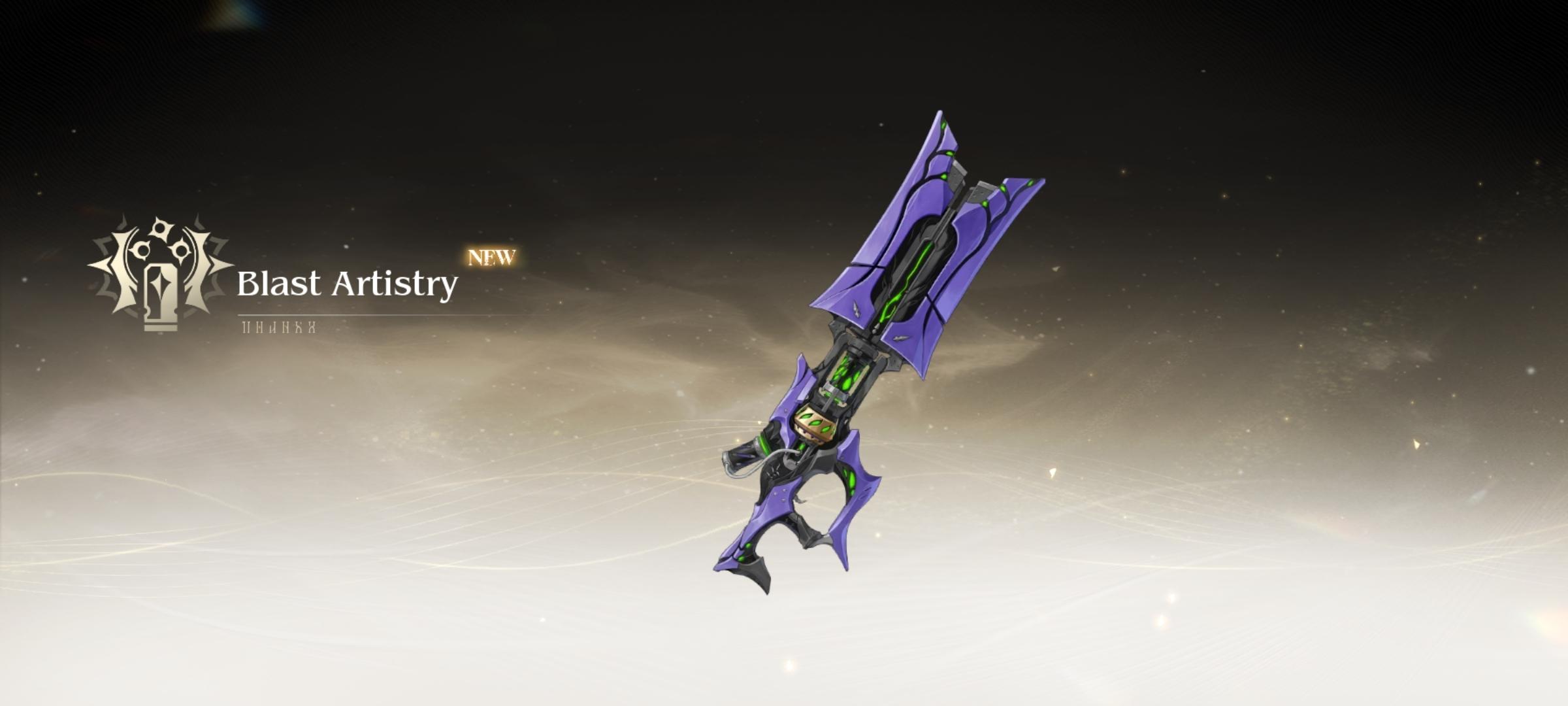Select the Blast Artistry weapon name
The height and width of the screenshot is (706, 1568).
[347, 284]
